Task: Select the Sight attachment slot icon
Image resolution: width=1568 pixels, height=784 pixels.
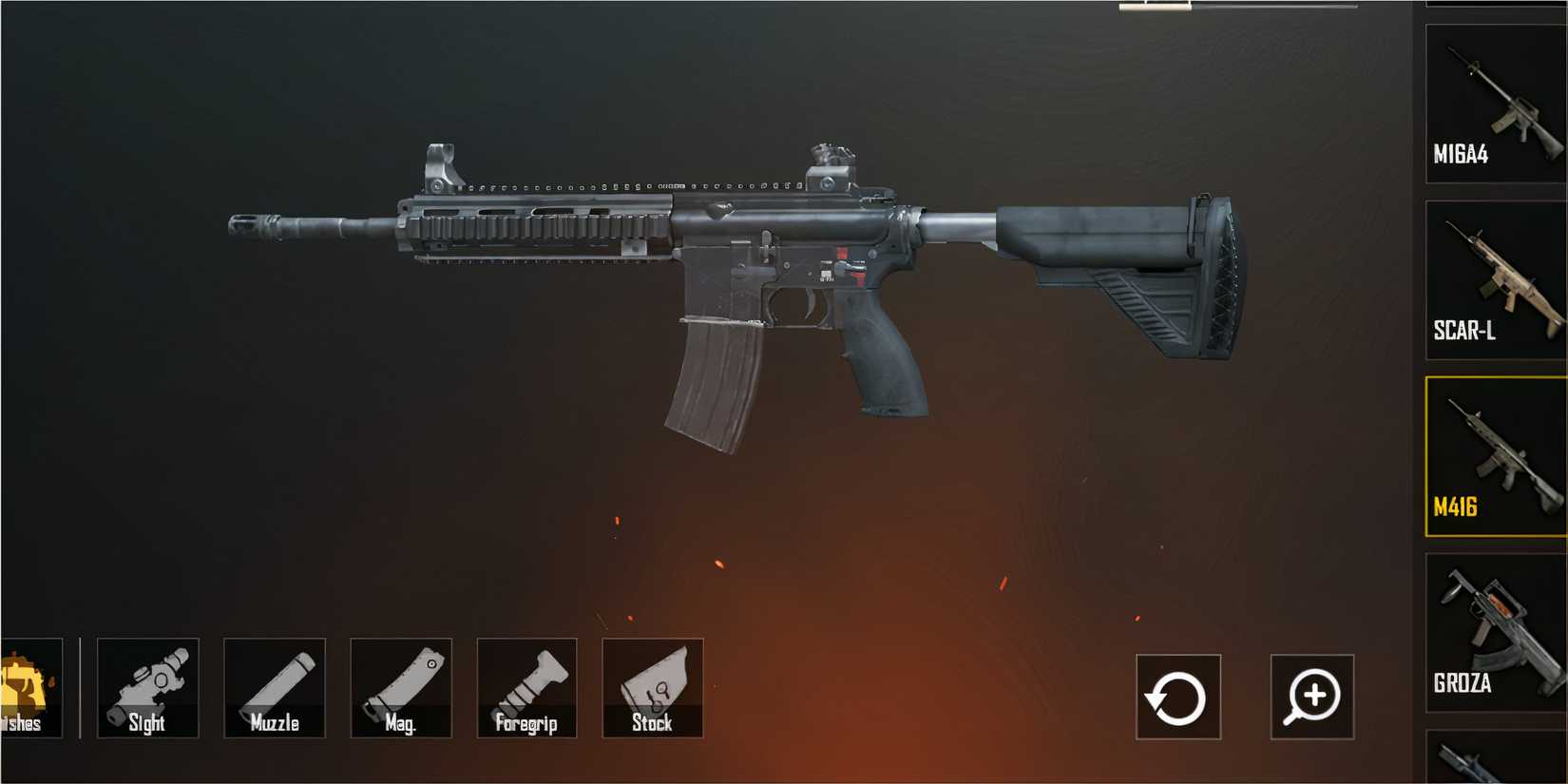Action: tap(147, 686)
